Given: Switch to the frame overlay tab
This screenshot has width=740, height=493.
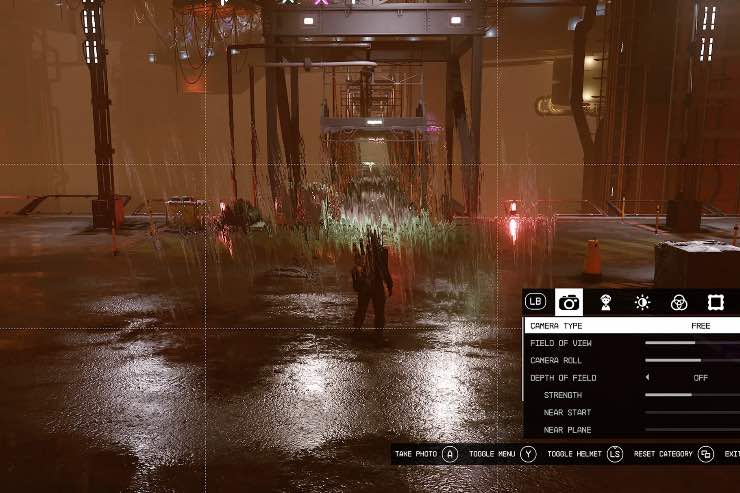Looking at the screenshot, I should [716, 302].
